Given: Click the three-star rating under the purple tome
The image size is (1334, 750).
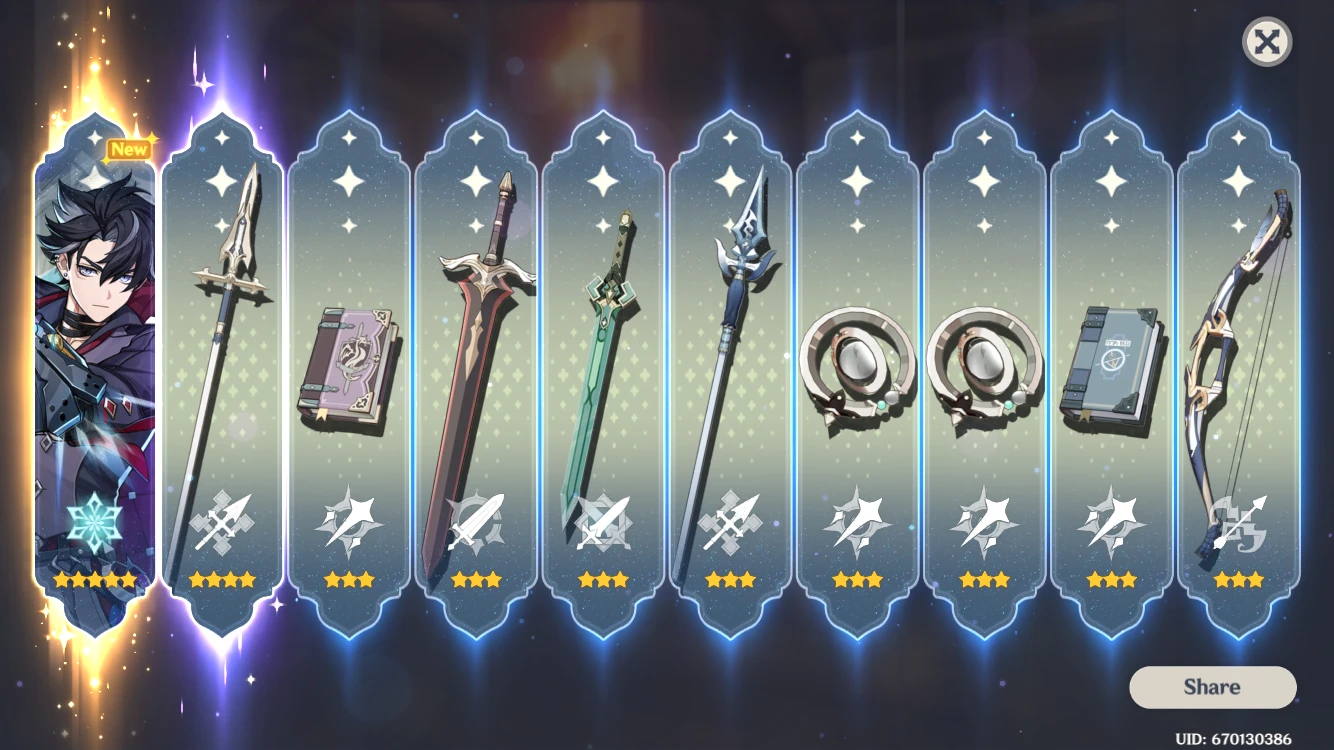Looking at the screenshot, I should point(350,578).
